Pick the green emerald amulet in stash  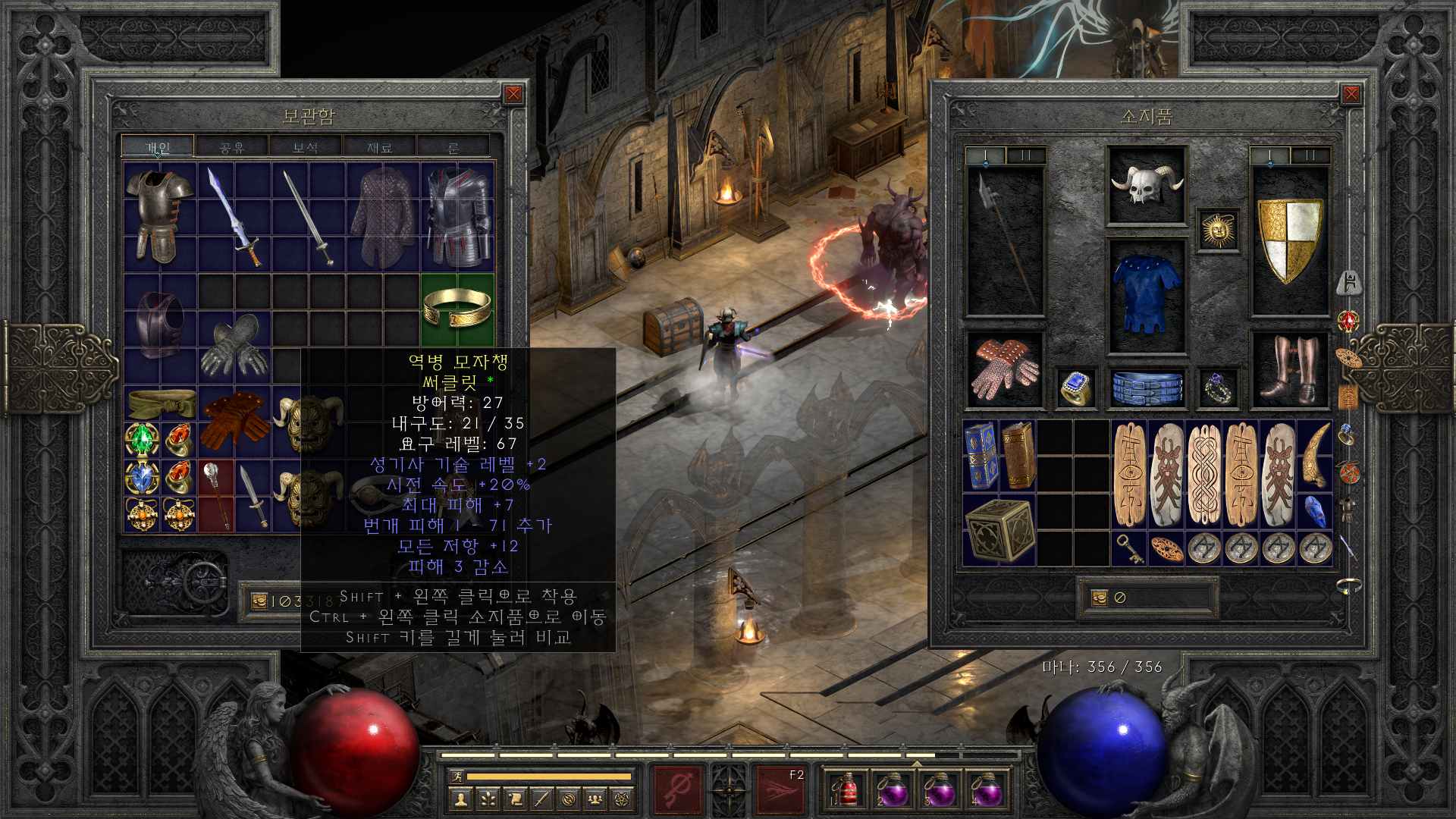tap(142, 439)
